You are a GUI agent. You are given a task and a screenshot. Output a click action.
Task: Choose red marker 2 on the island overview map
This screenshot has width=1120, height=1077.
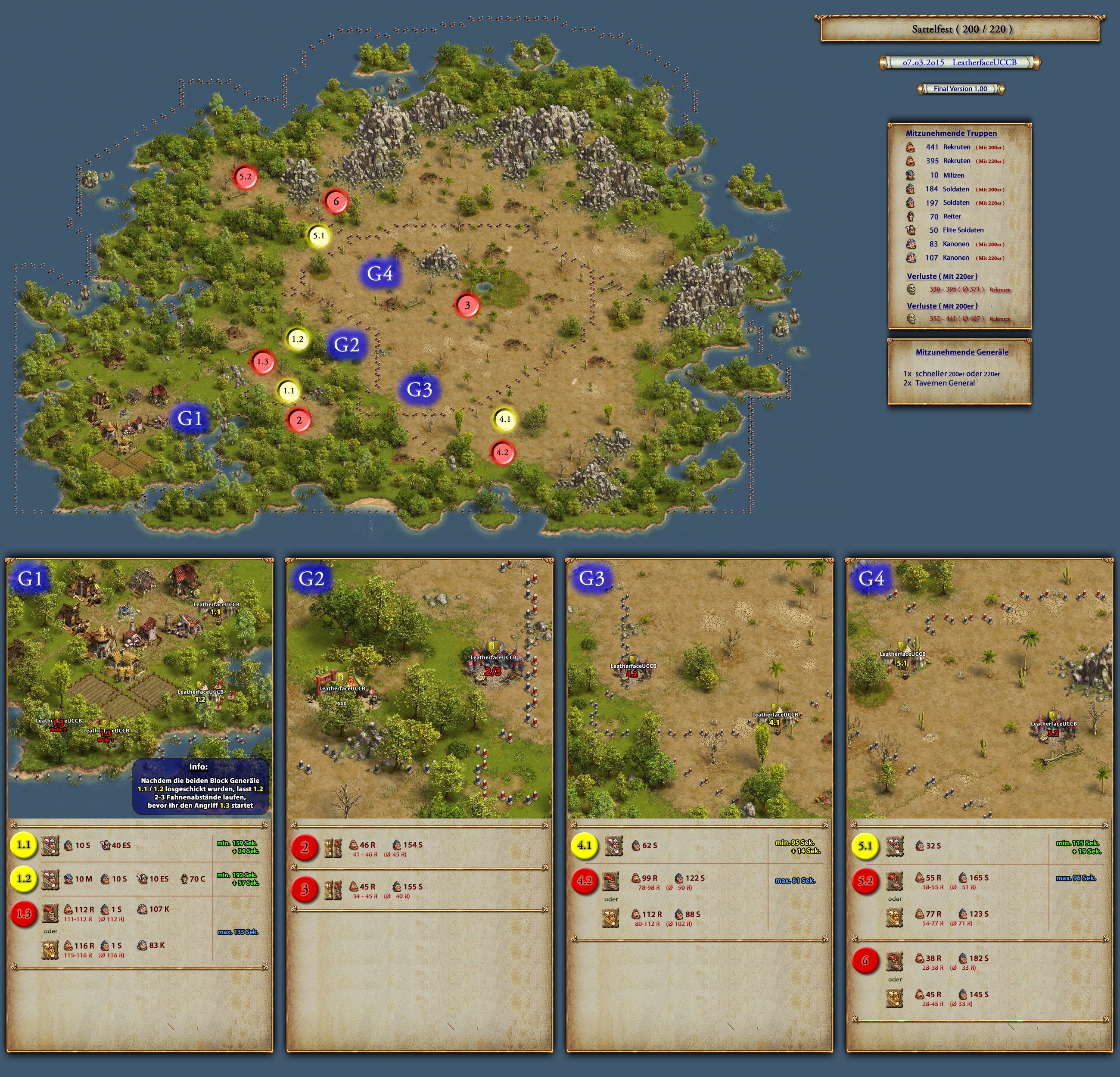[x=298, y=420]
